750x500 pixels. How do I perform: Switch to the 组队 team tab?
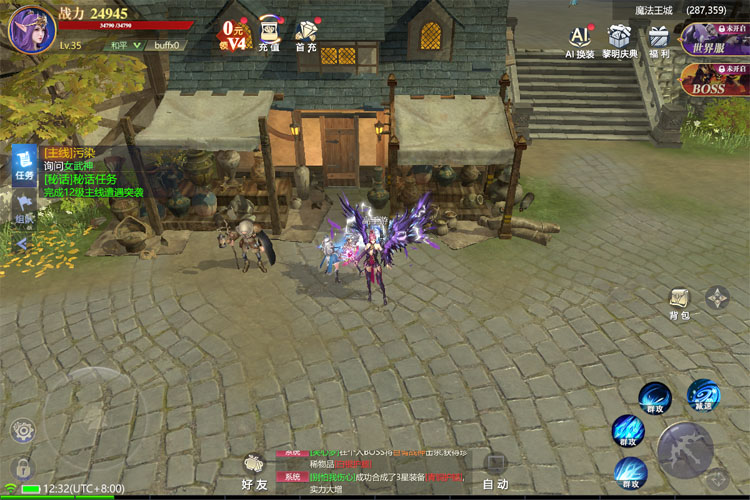point(23,211)
